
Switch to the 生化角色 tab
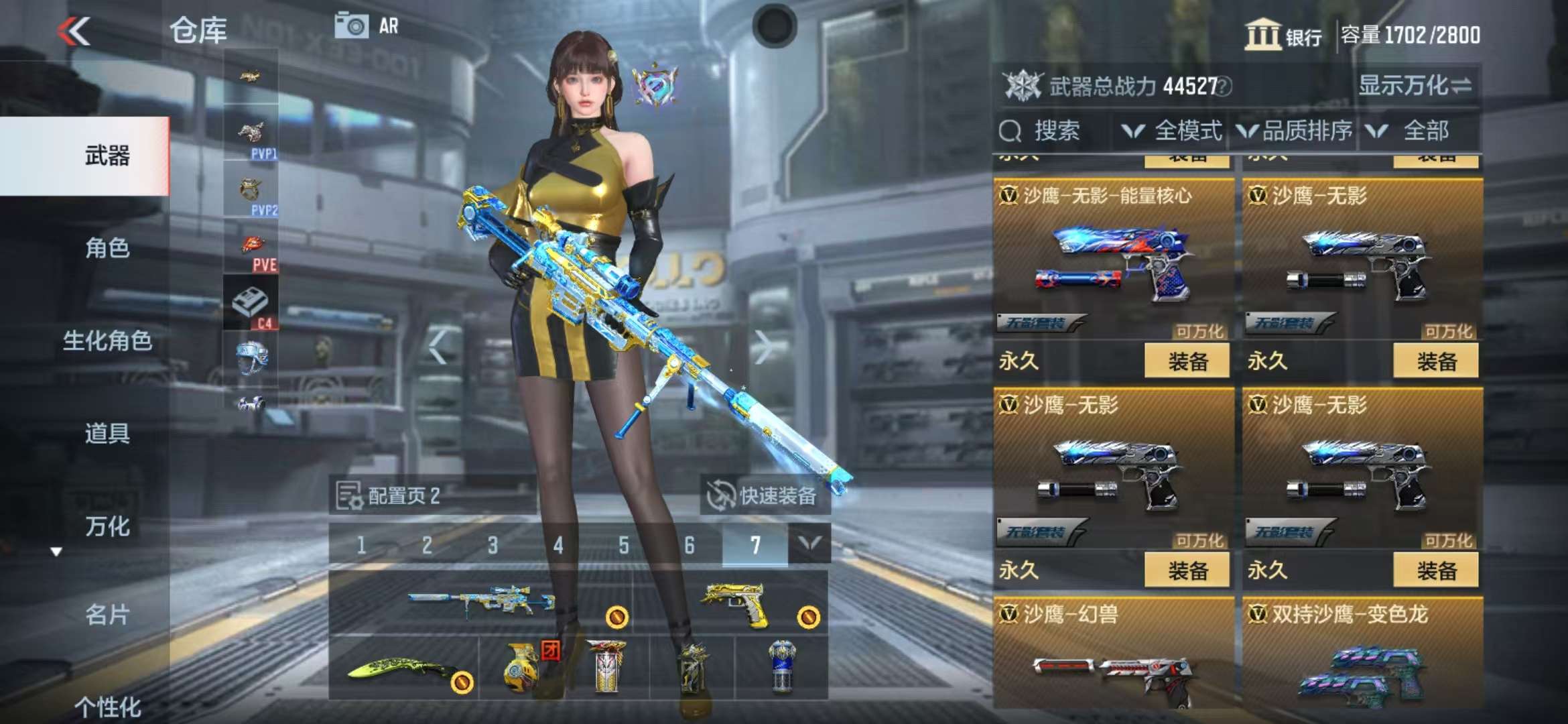[107, 341]
